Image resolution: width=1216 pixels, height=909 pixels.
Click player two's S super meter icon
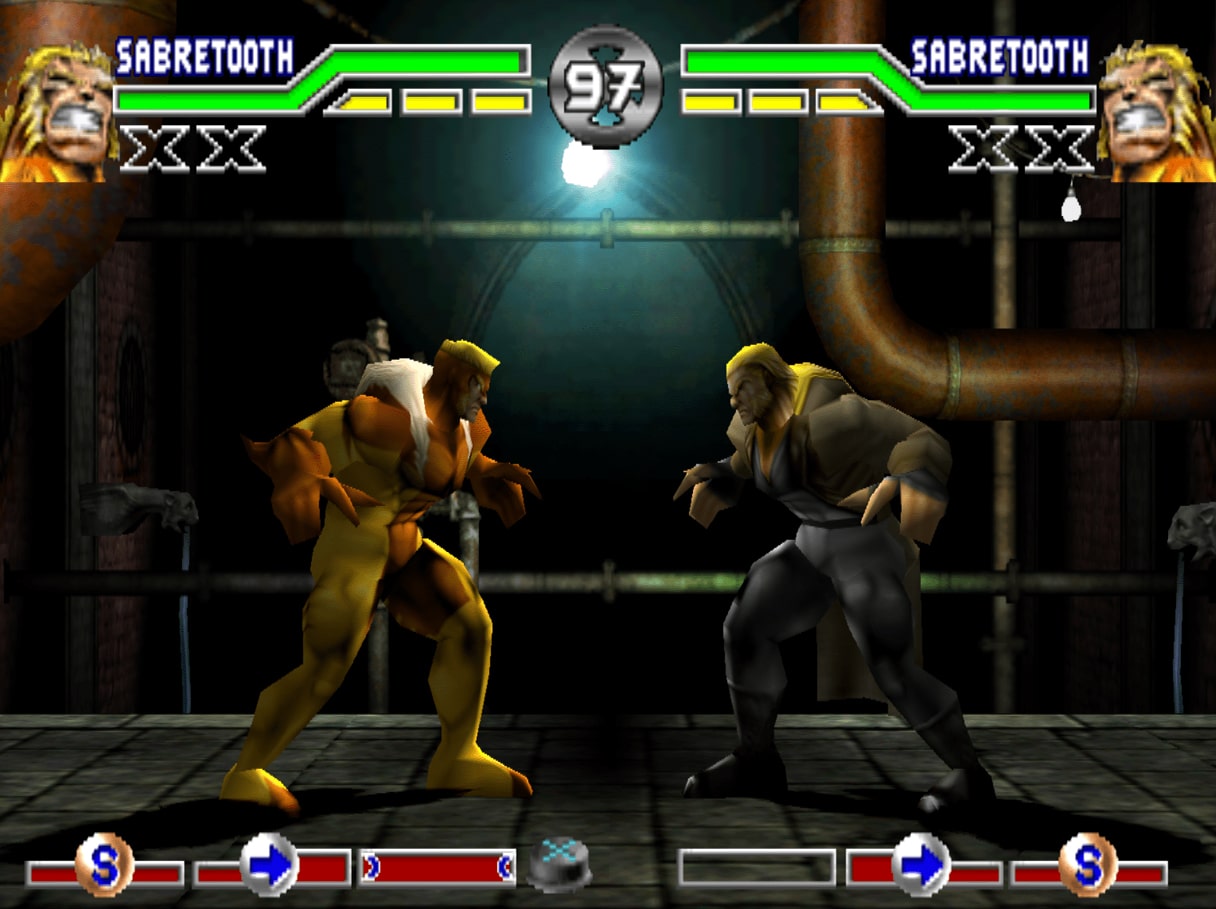click(x=1088, y=864)
